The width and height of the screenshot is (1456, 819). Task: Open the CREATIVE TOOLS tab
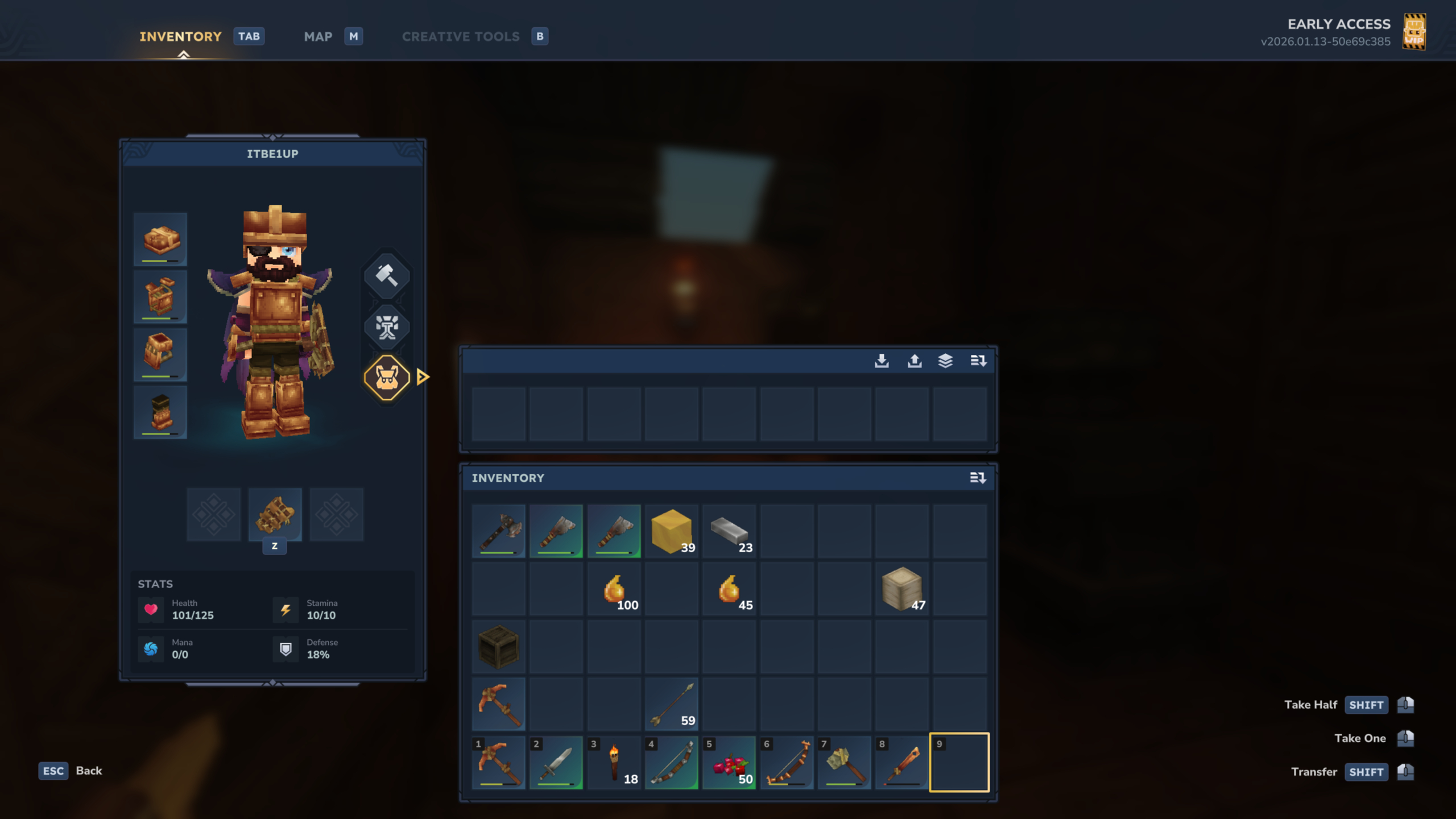(x=461, y=36)
